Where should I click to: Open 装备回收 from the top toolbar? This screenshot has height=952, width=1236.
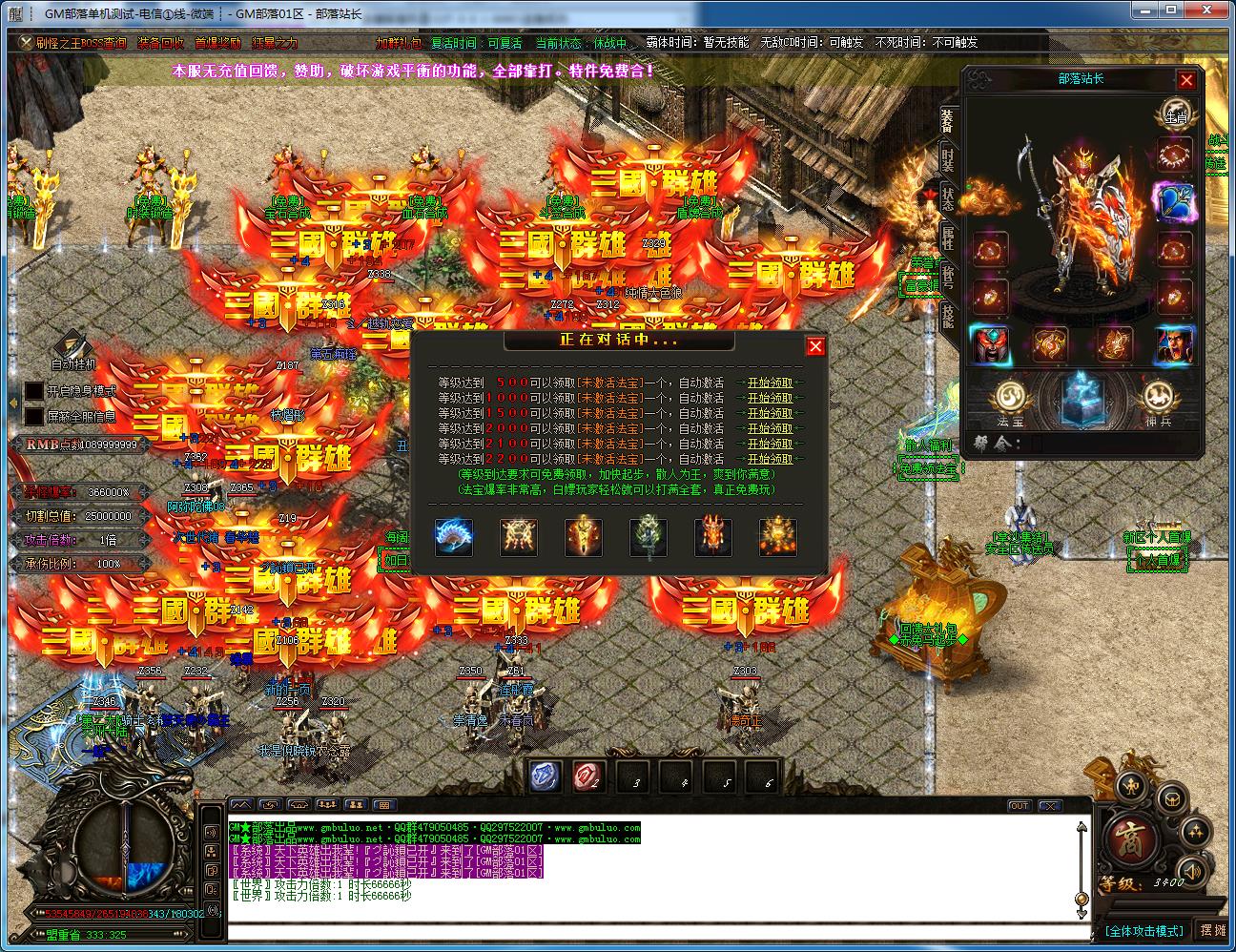coord(158,42)
